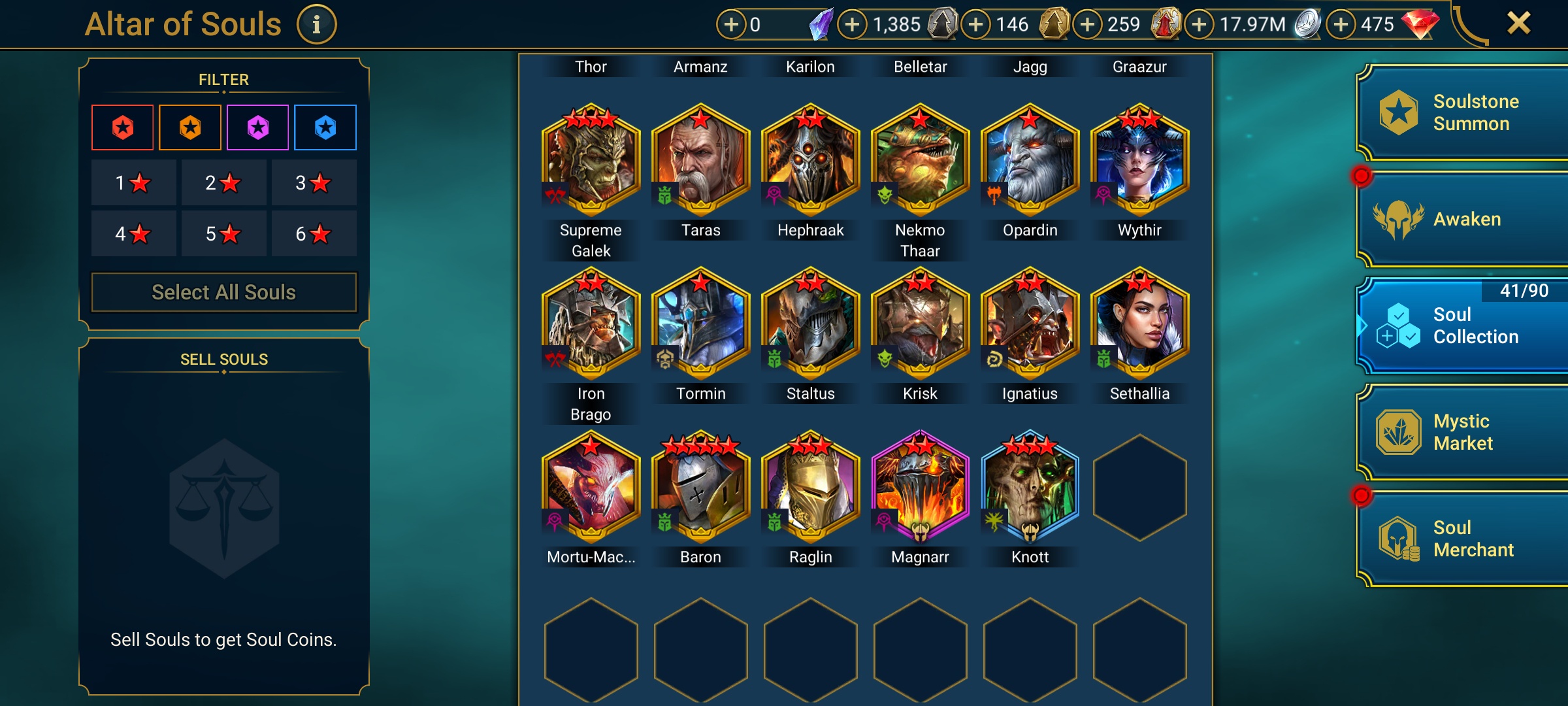
Task: Go to the Awaken section
Action: pyautogui.click(x=1463, y=220)
